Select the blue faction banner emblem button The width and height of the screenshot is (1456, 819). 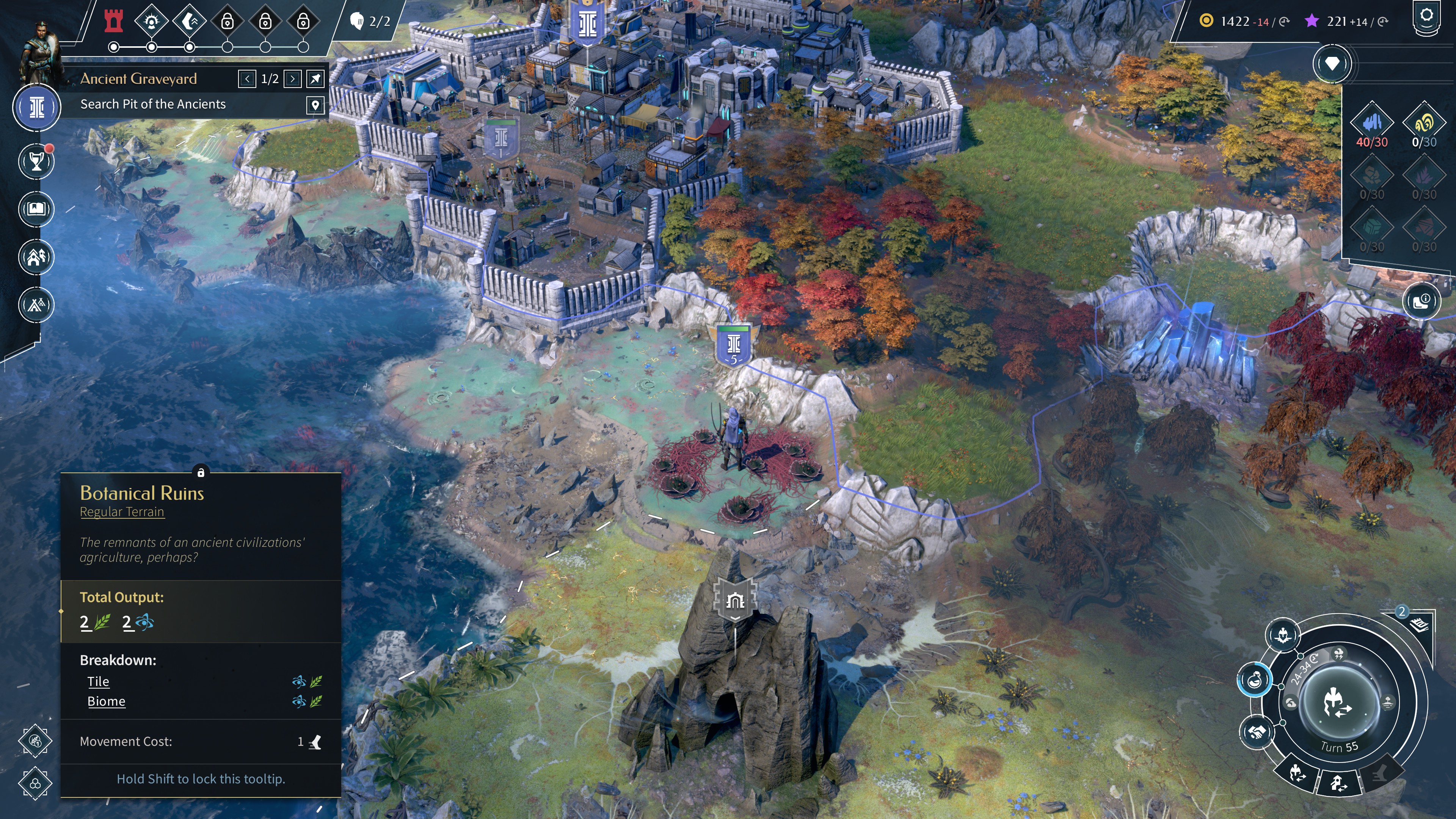click(37, 107)
